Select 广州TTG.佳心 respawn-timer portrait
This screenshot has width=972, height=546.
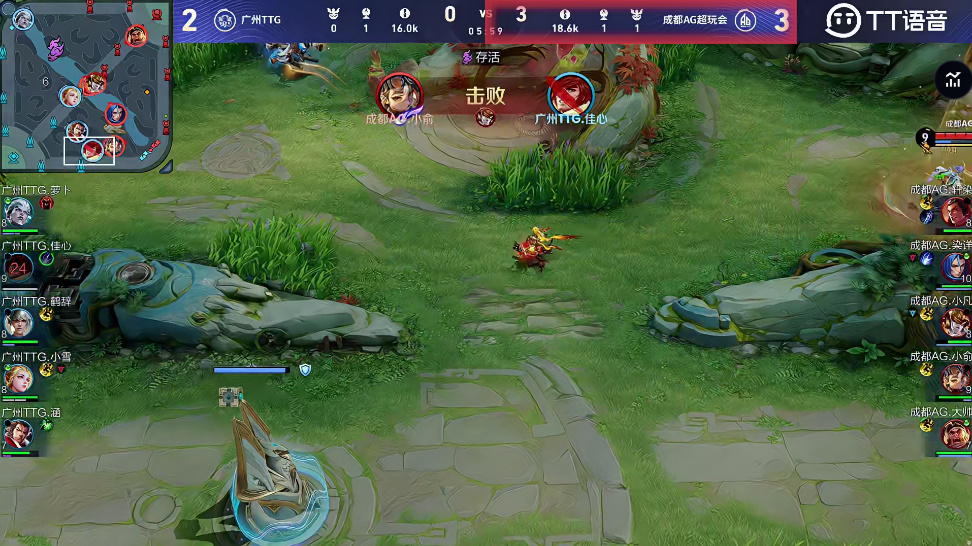coord(18,267)
